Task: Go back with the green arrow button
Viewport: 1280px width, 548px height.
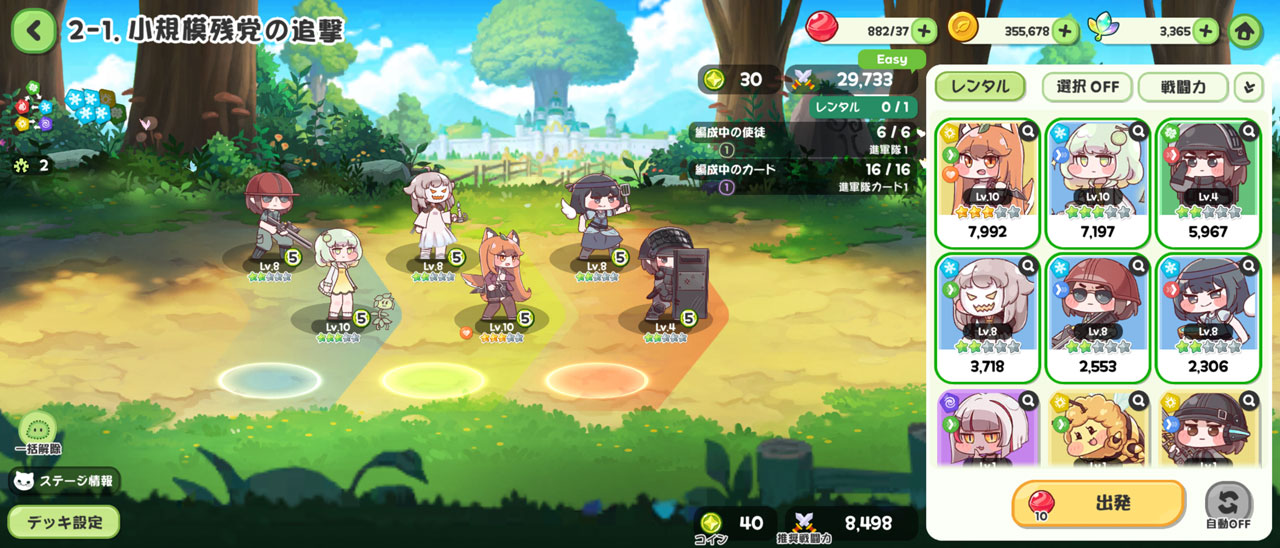Action: (34, 31)
